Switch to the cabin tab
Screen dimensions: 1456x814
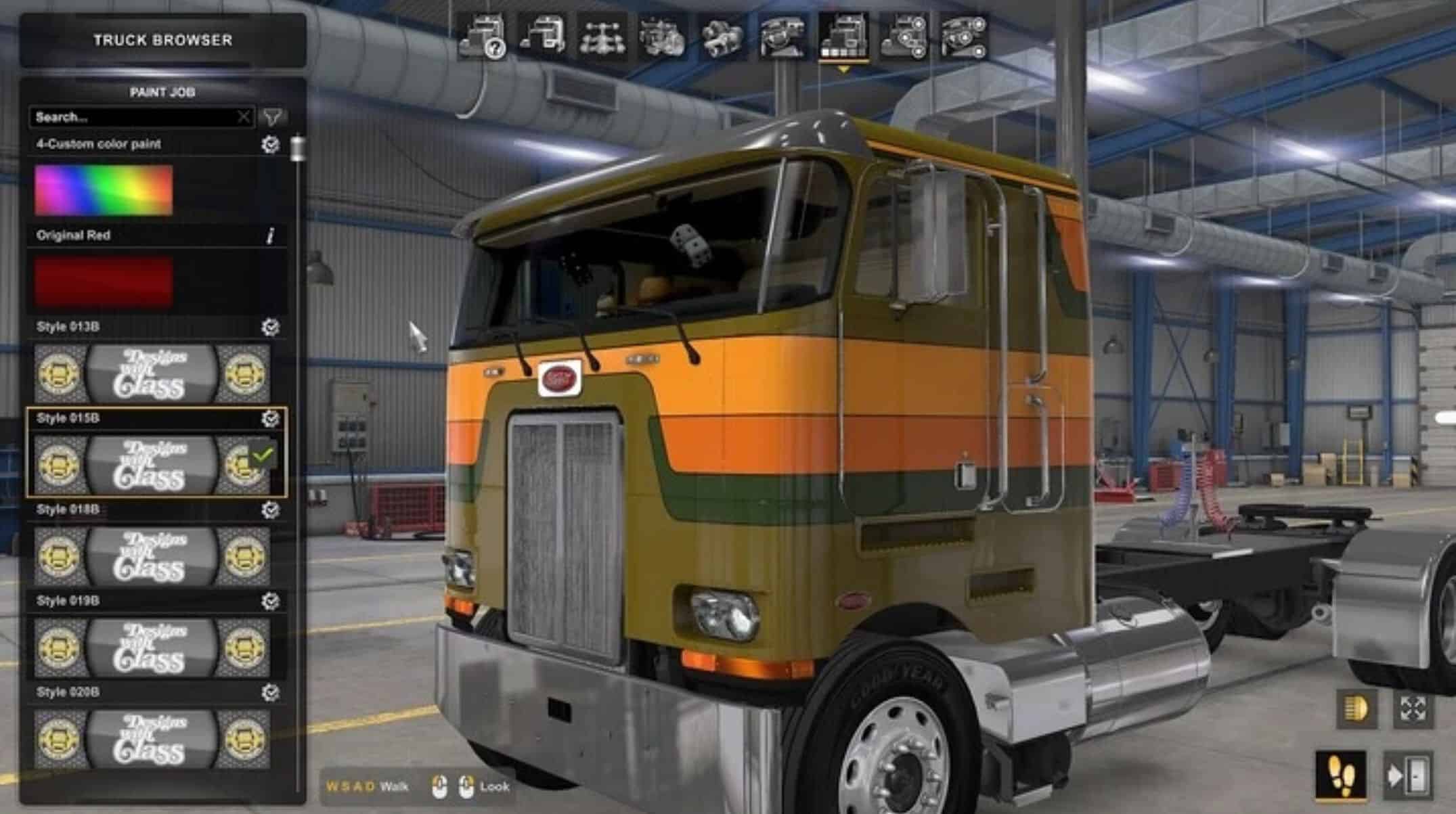point(543,36)
